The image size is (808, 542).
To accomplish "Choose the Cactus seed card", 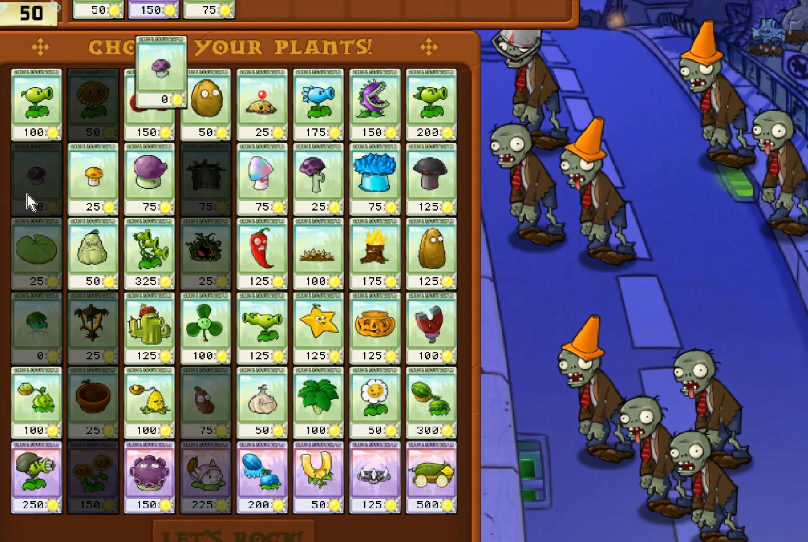I will point(150,327).
